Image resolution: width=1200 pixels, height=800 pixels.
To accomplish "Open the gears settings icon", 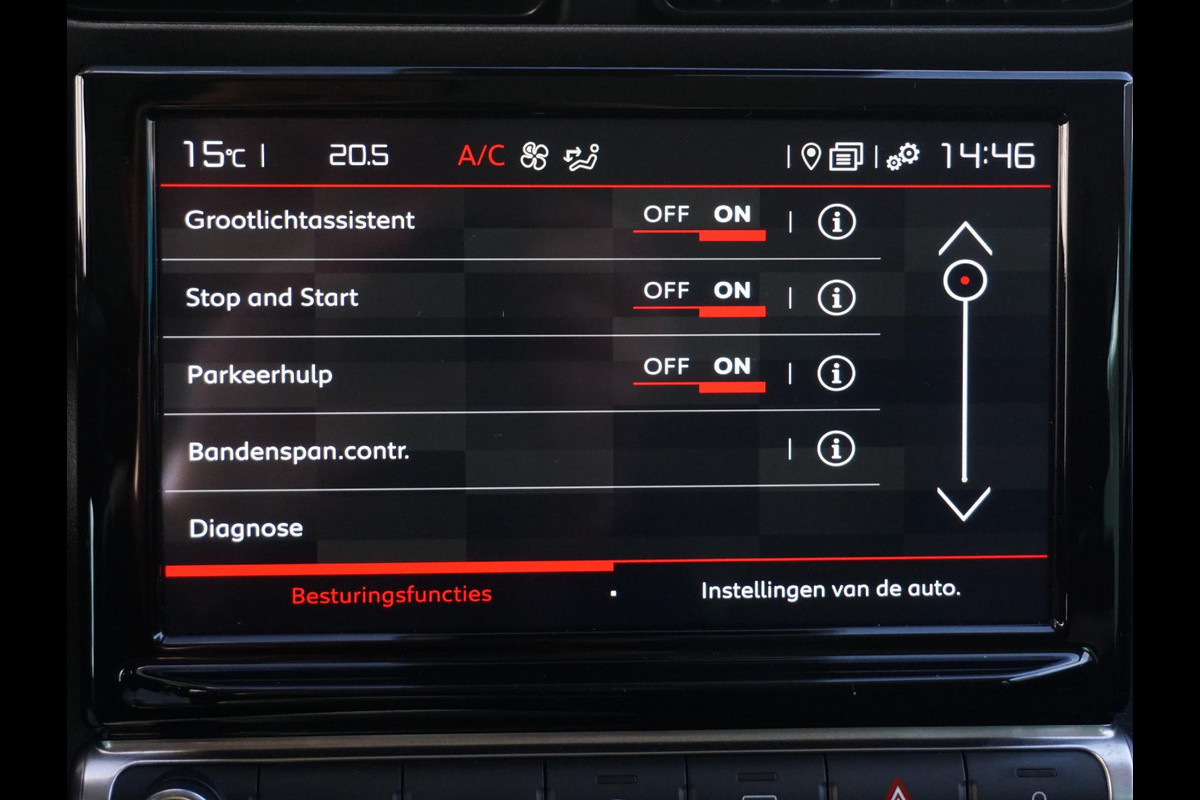I will 903,157.
